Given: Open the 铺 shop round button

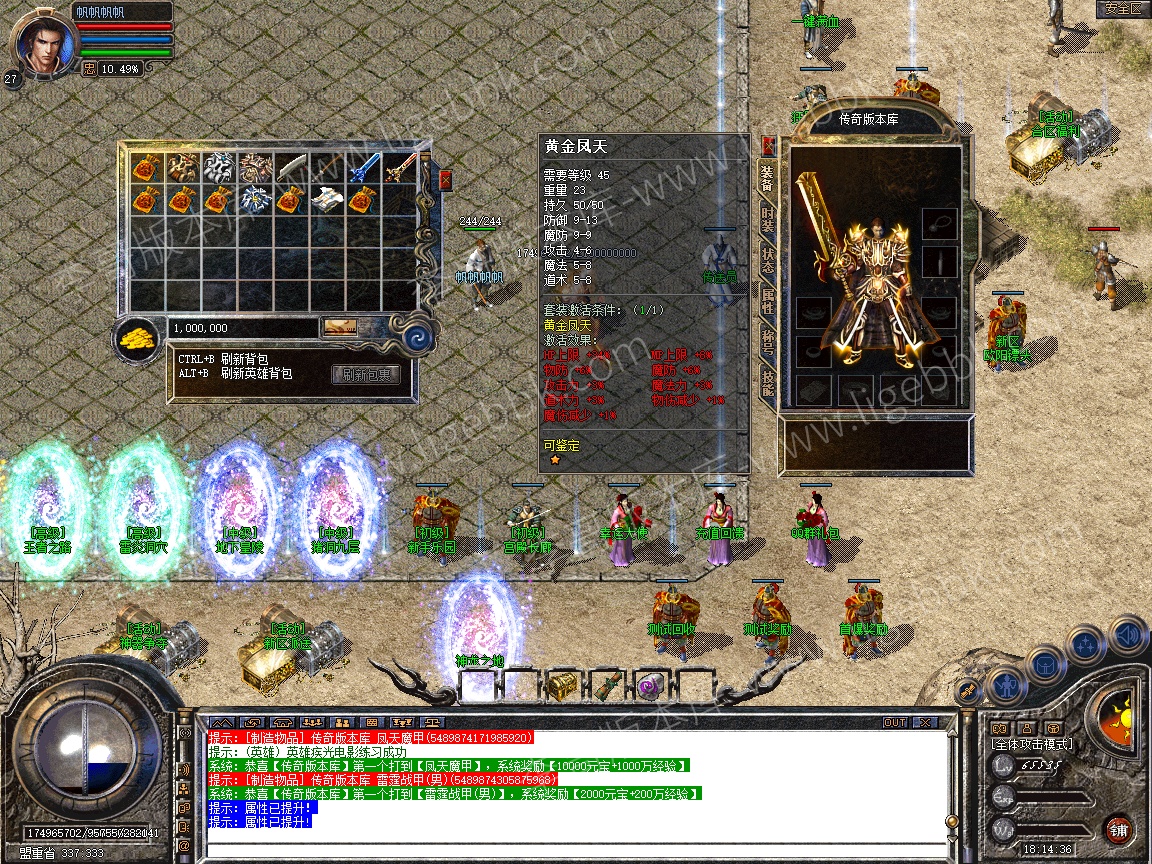Looking at the screenshot, I should [x=1119, y=828].
